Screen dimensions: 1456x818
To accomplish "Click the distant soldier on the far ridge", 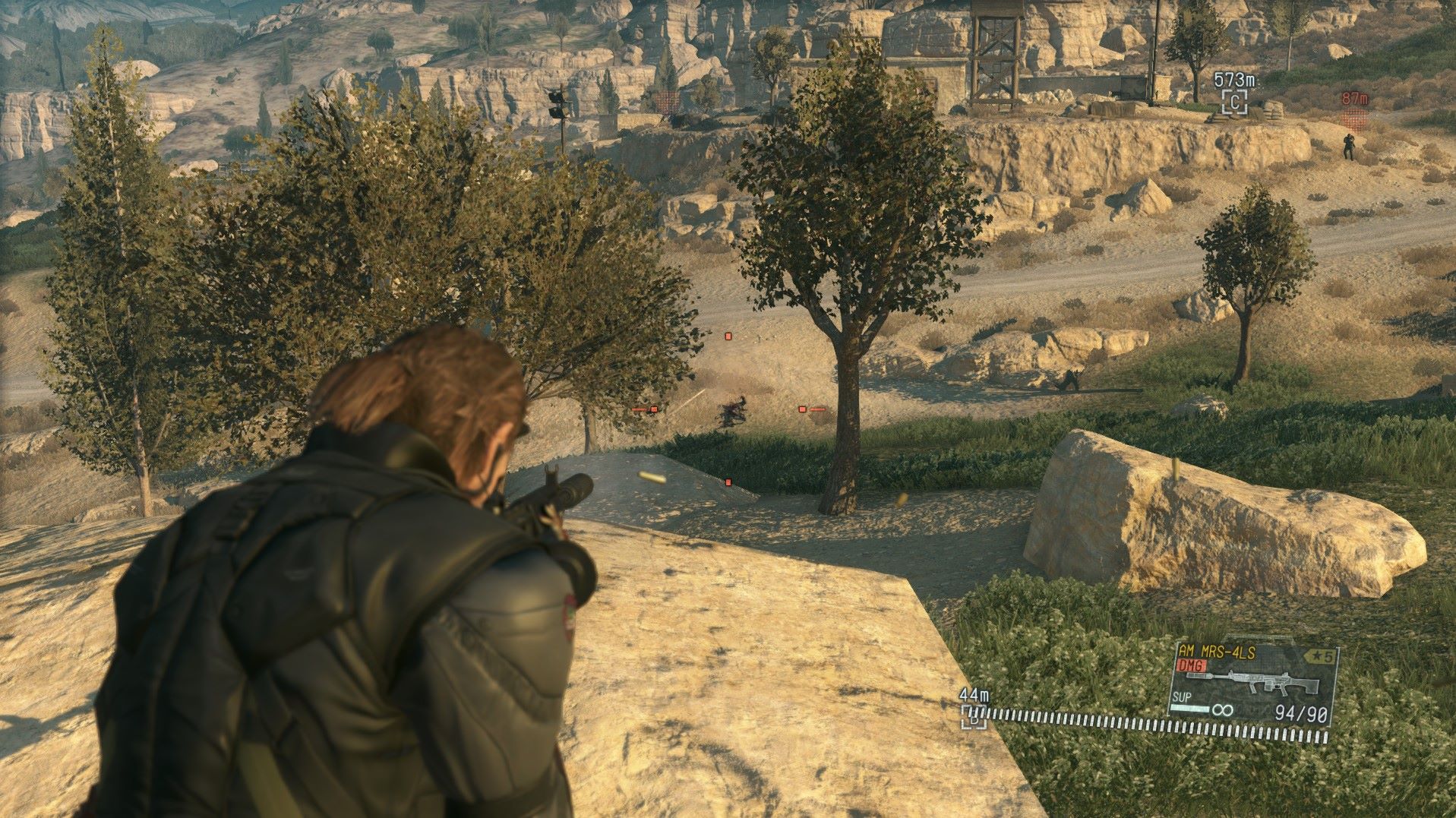I will point(1349,146).
